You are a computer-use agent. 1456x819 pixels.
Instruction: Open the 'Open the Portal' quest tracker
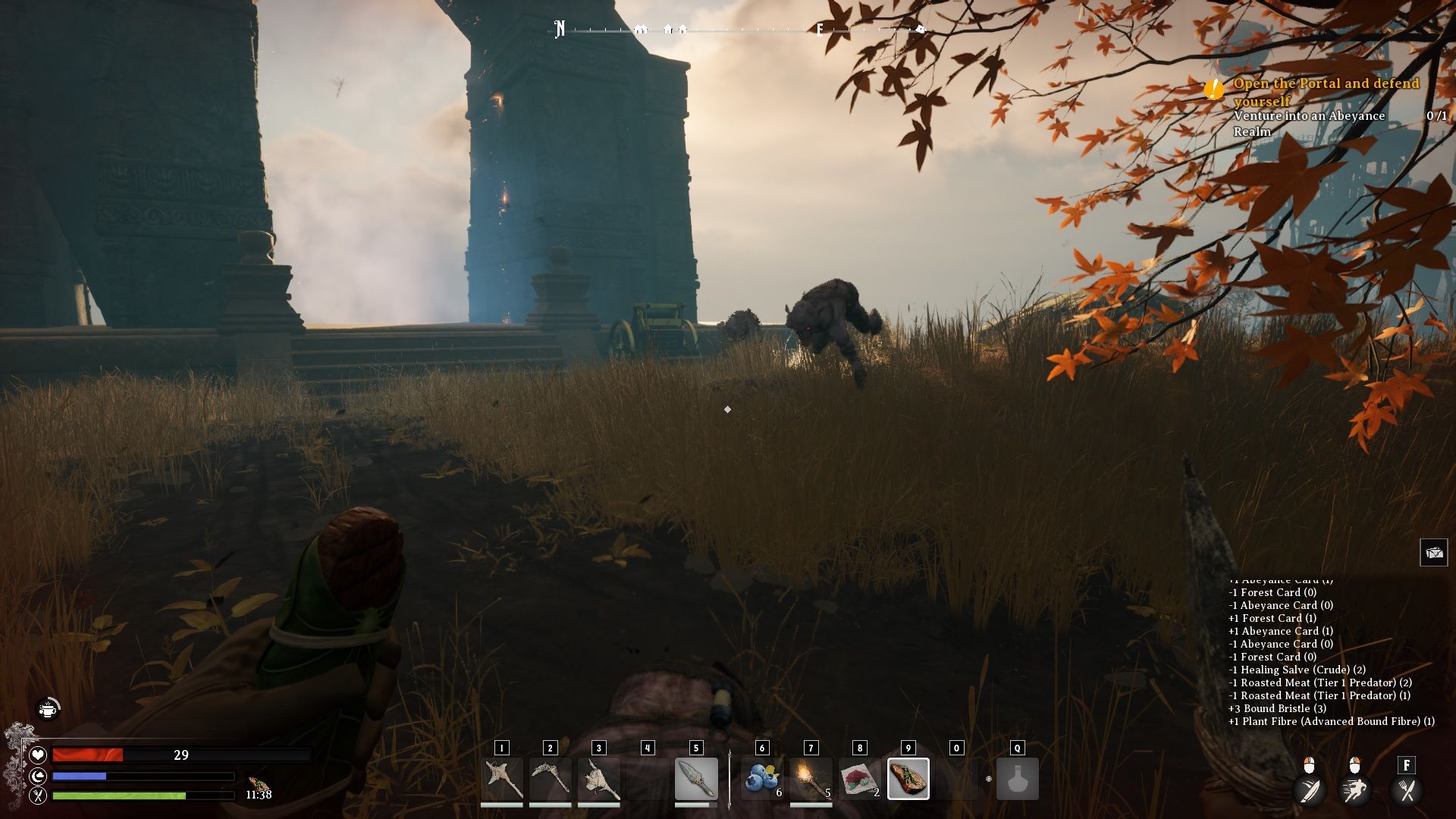click(x=1326, y=92)
